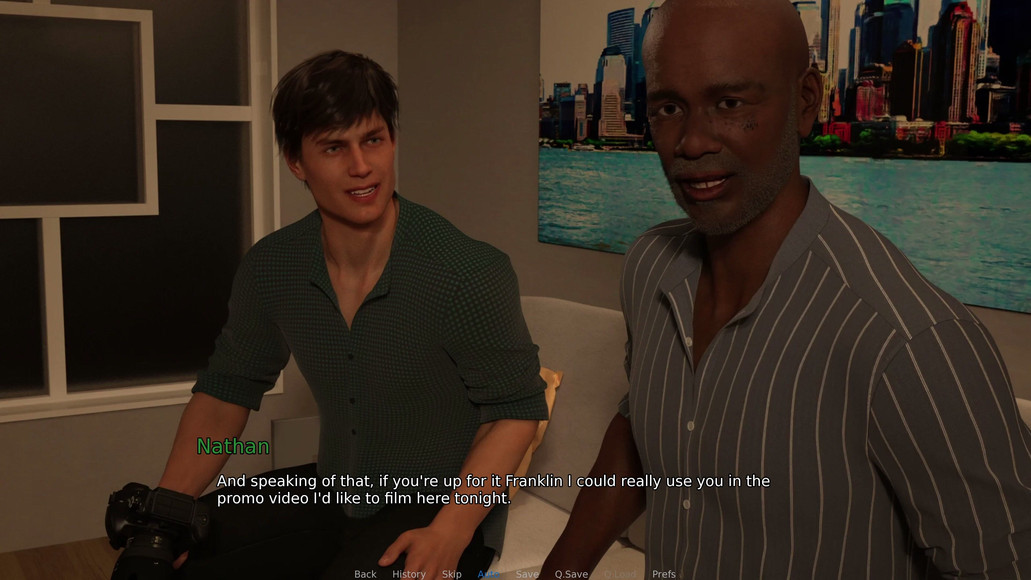Open the Save game screen

click(x=527, y=574)
